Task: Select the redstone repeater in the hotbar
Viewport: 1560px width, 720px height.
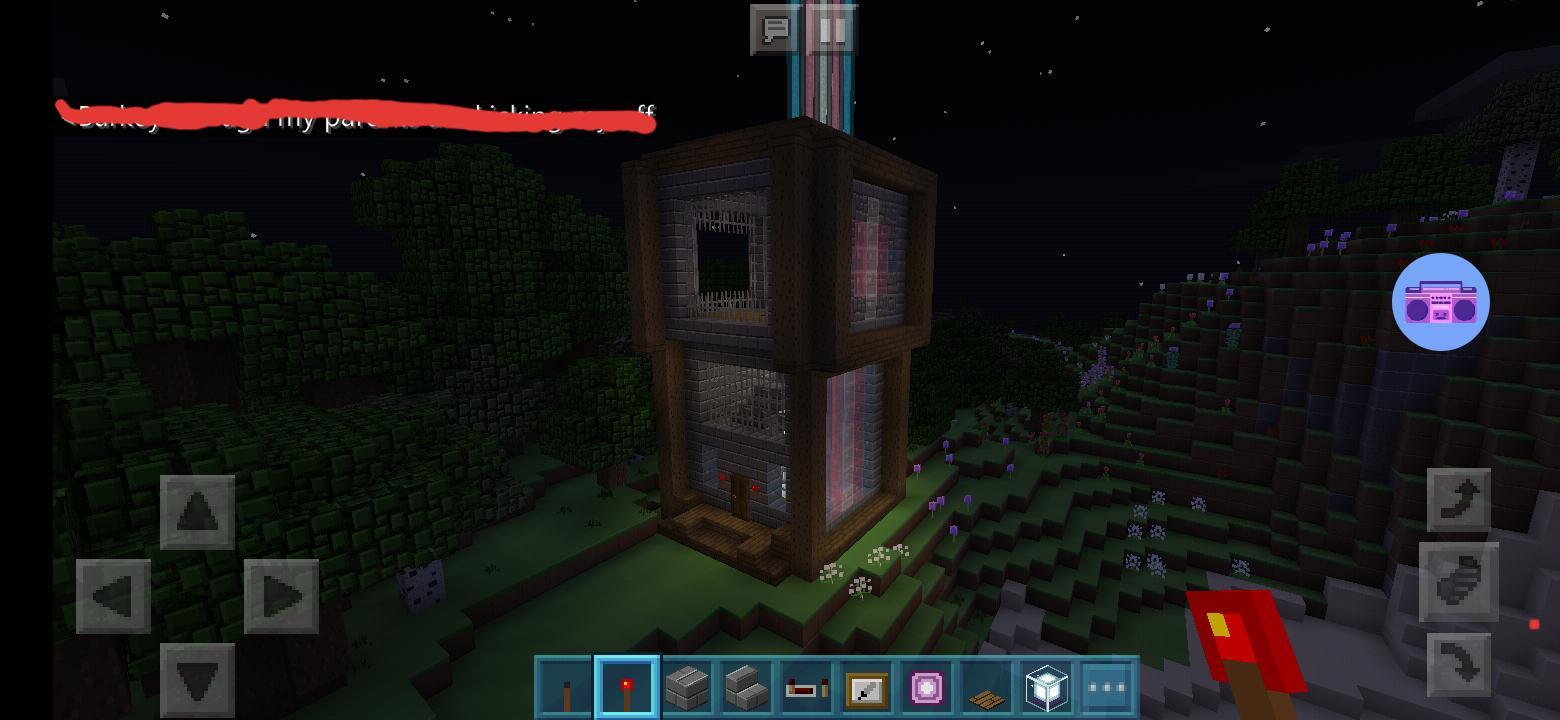Action: 805,687
